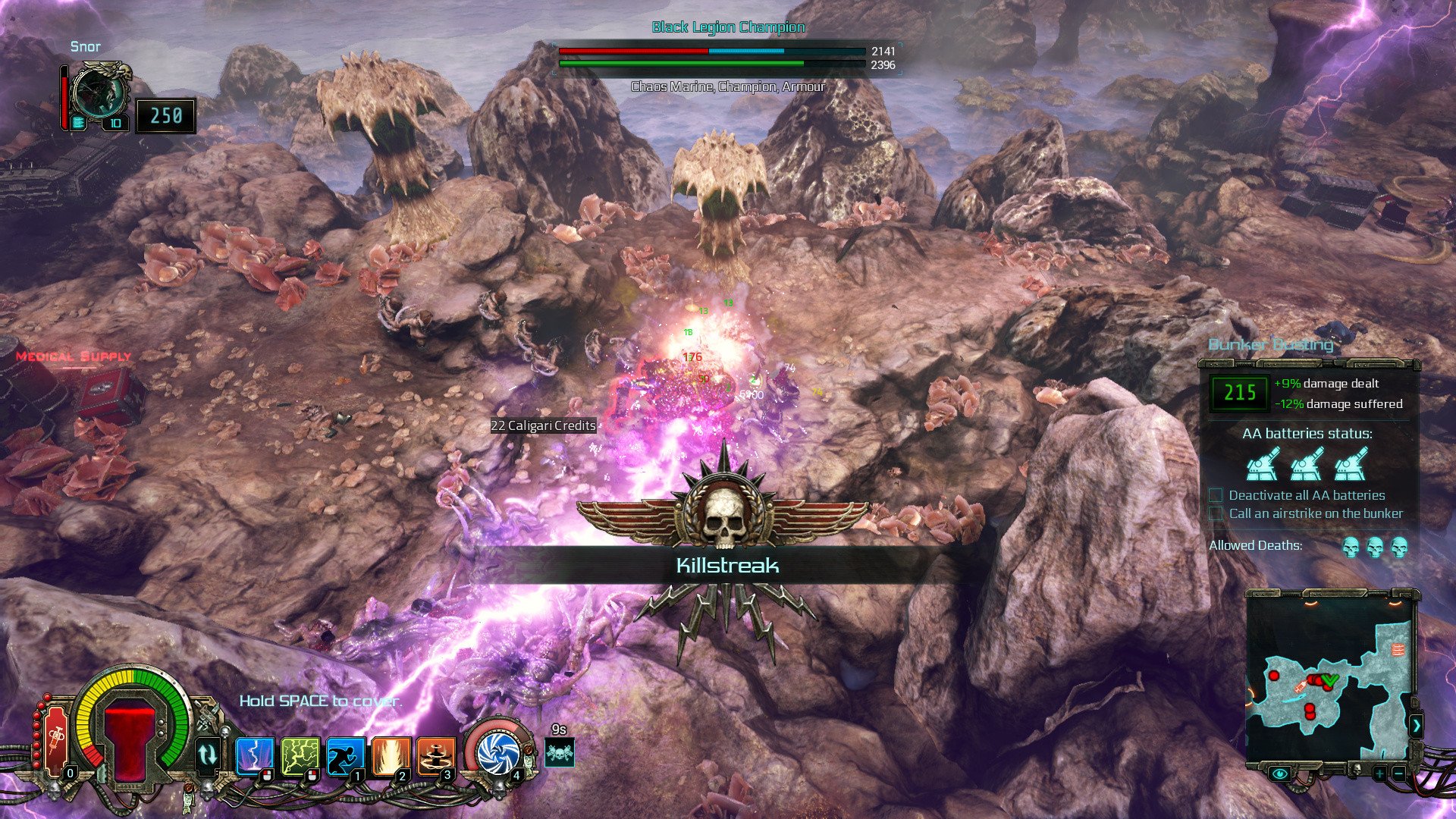
Task: Click the red supply marker on minimap
Action: click(1398, 650)
